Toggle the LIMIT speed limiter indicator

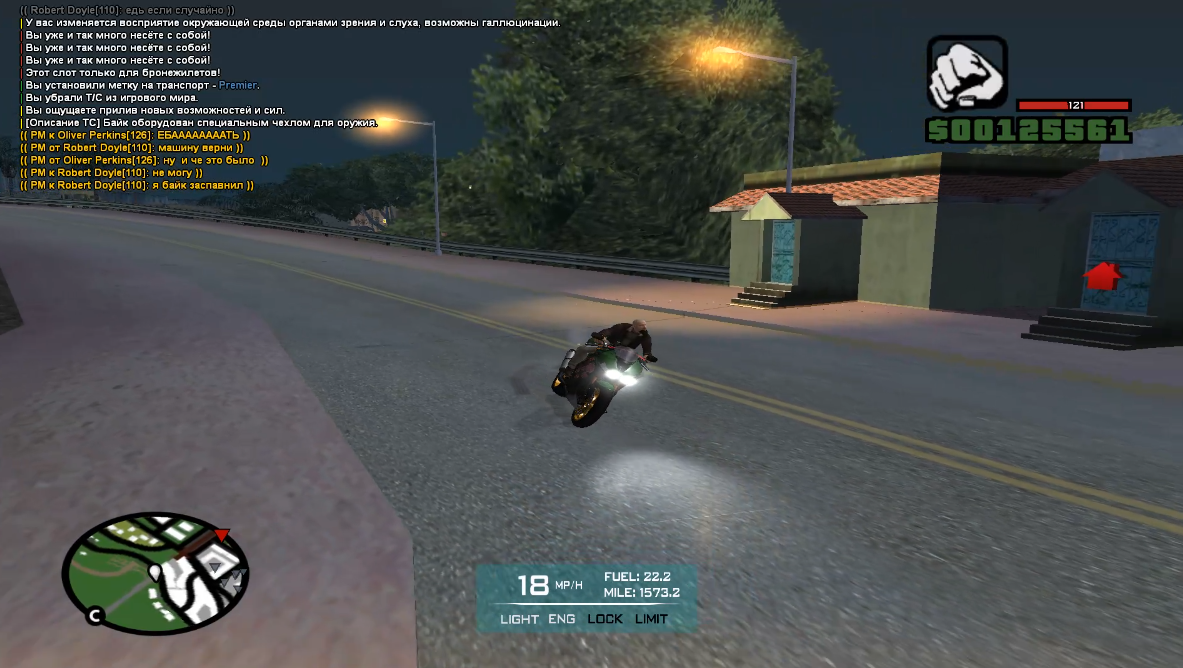click(651, 619)
